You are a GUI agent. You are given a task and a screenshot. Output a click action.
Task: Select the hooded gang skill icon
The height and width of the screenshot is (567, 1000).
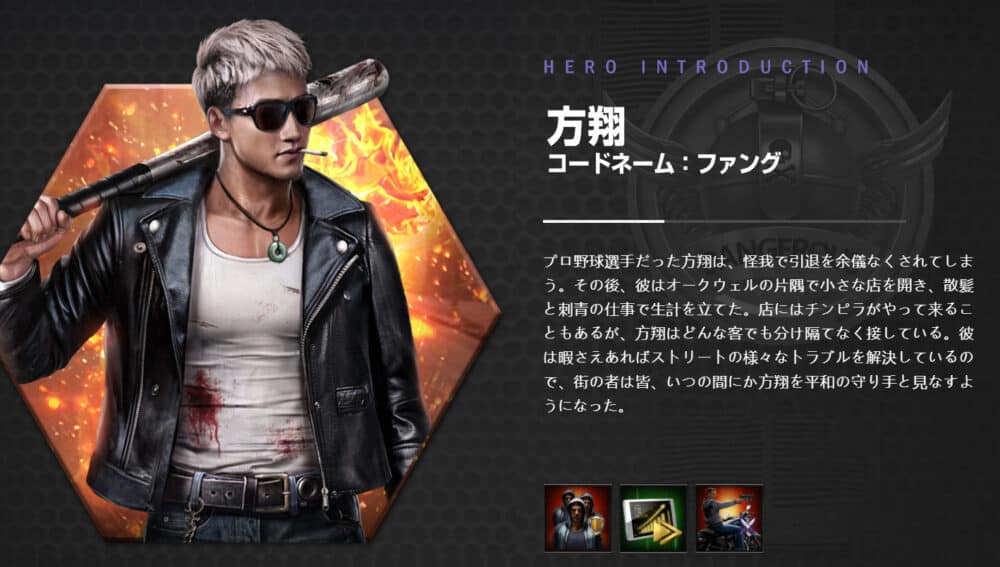point(577,517)
